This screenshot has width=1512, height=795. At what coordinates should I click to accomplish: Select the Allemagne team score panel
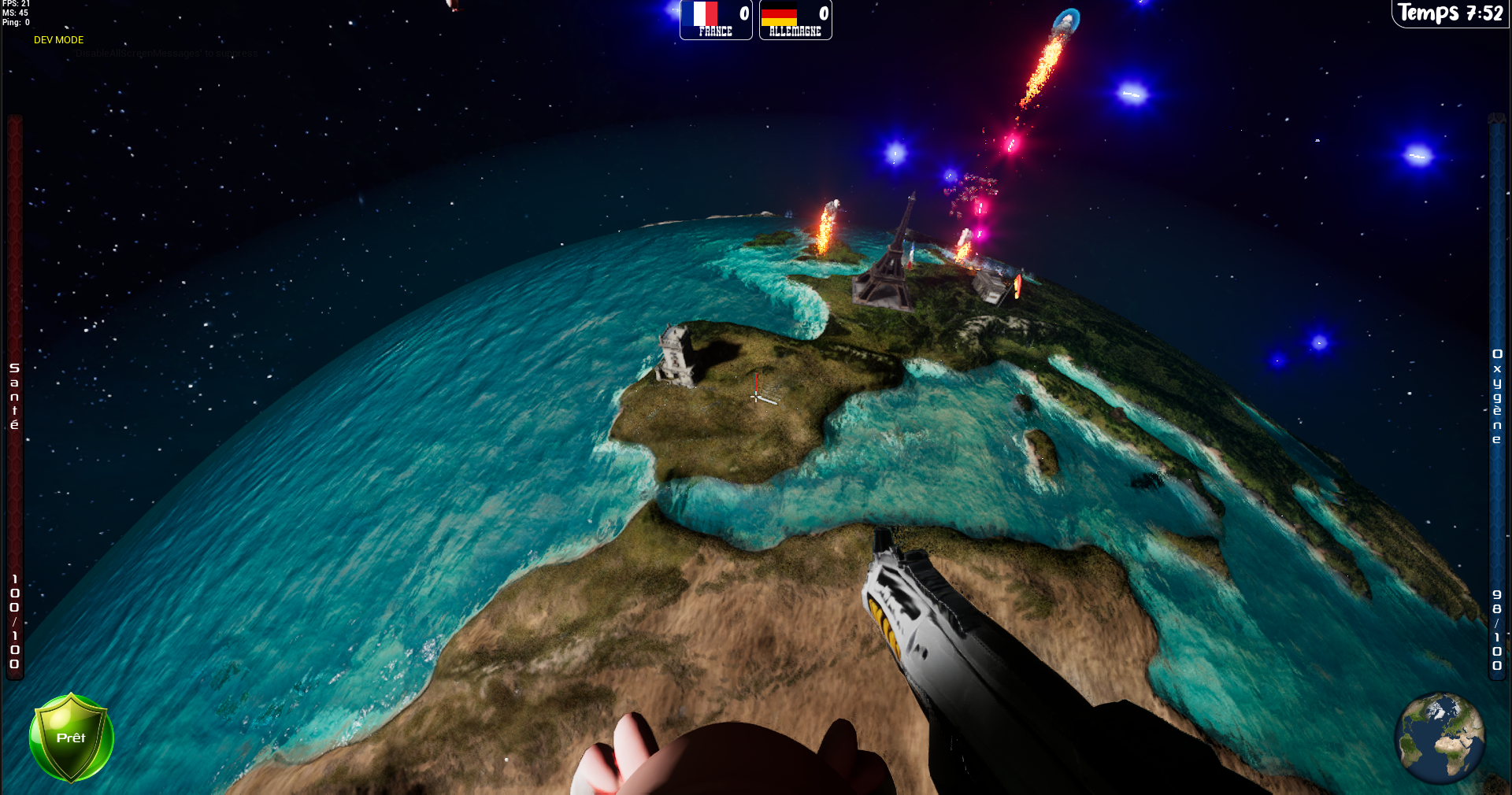(795, 20)
